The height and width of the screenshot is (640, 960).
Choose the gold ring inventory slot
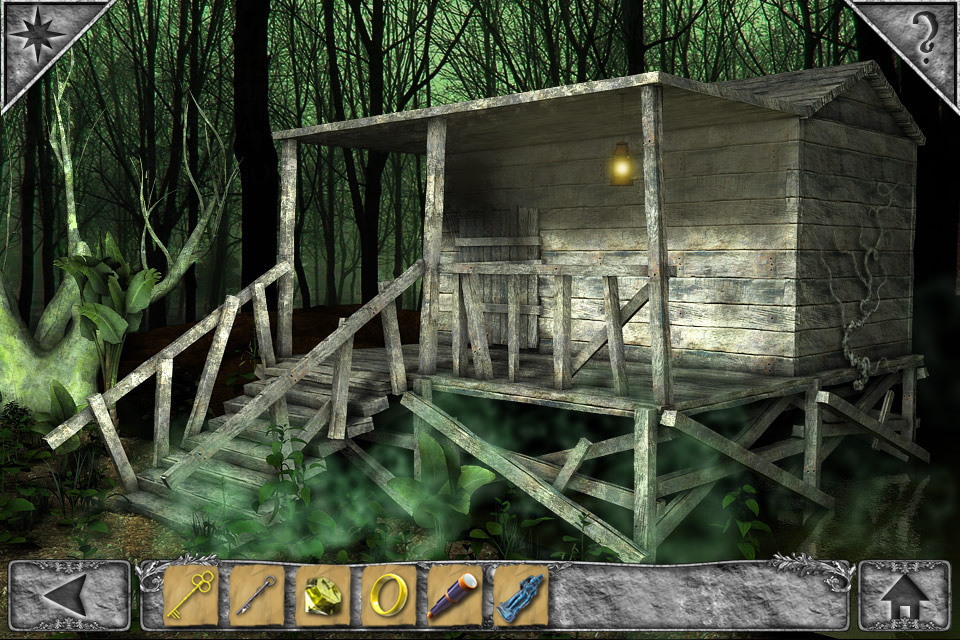pos(388,595)
